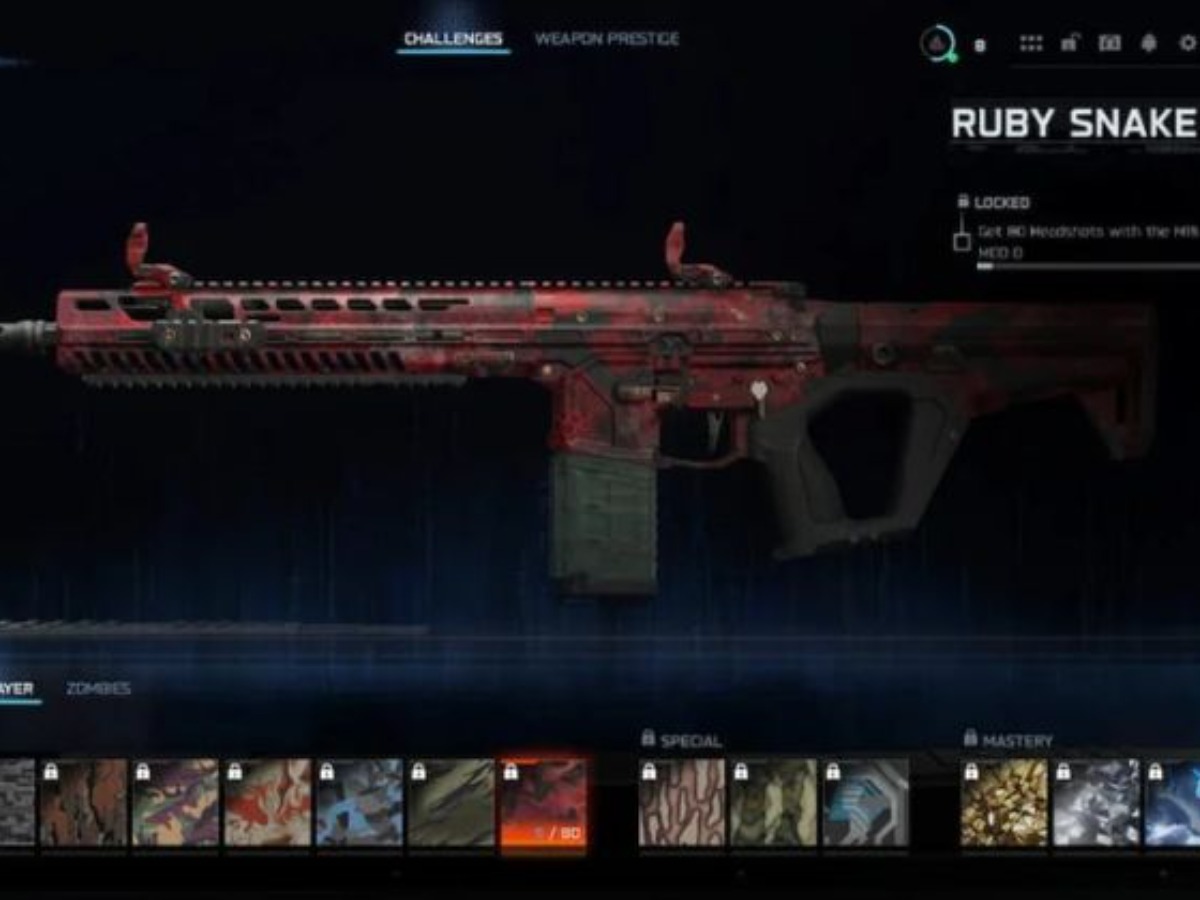Screen dimensions: 1200x900
Task: Choose the olive green striped camo
Action: [x=451, y=803]
